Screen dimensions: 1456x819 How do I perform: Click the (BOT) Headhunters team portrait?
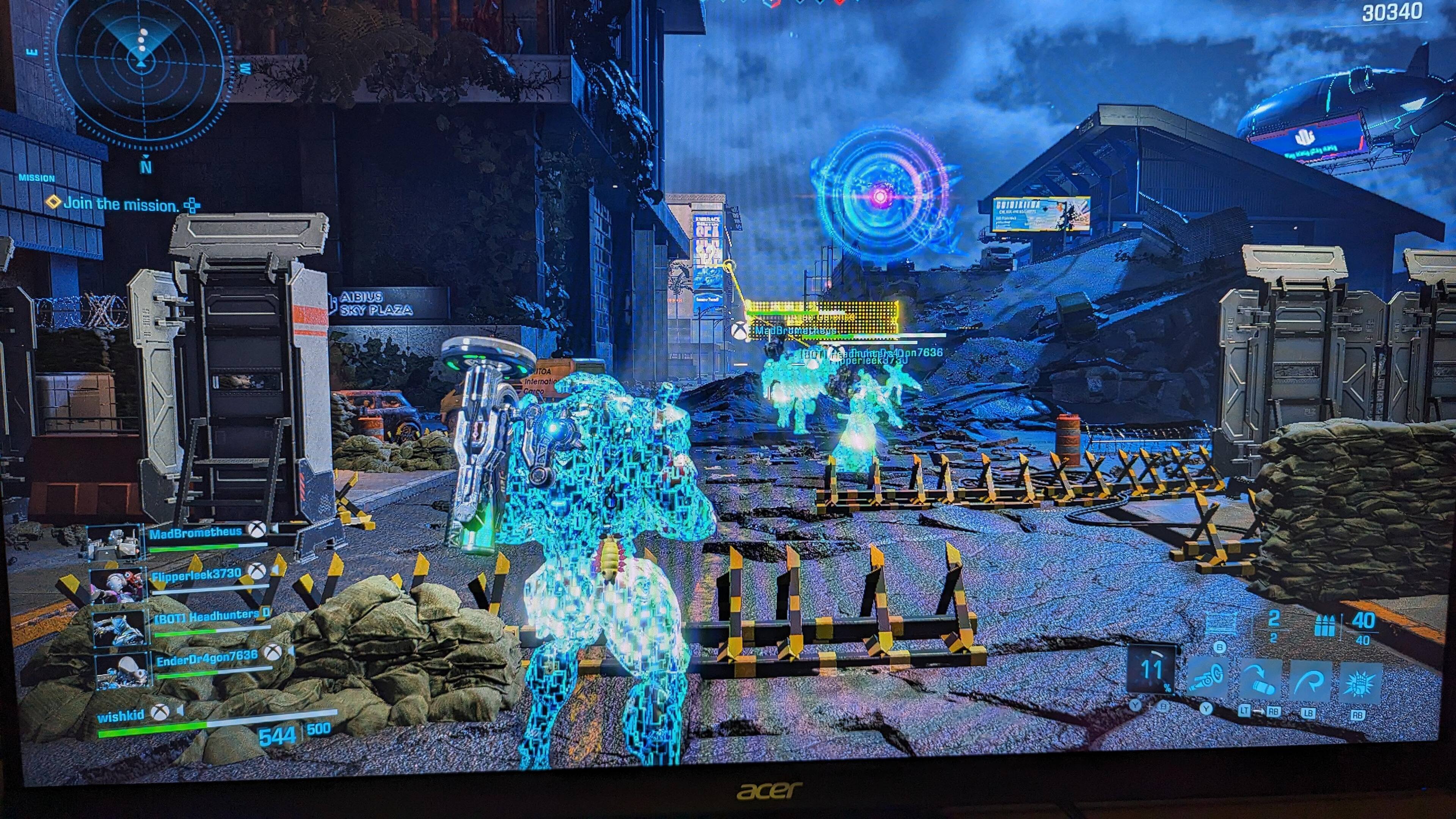point(121,628)
